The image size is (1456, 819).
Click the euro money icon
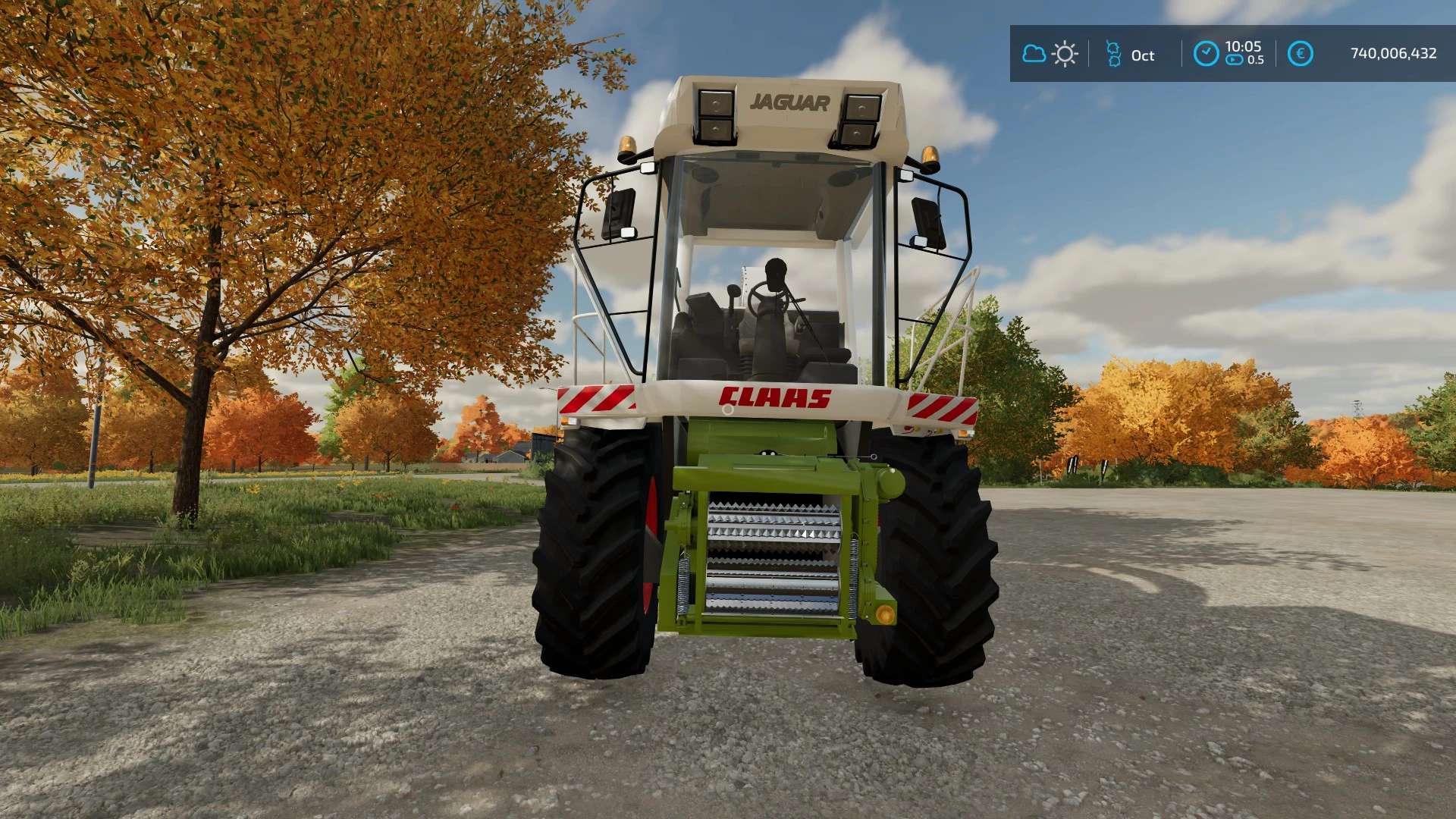tap(1300, 54)
